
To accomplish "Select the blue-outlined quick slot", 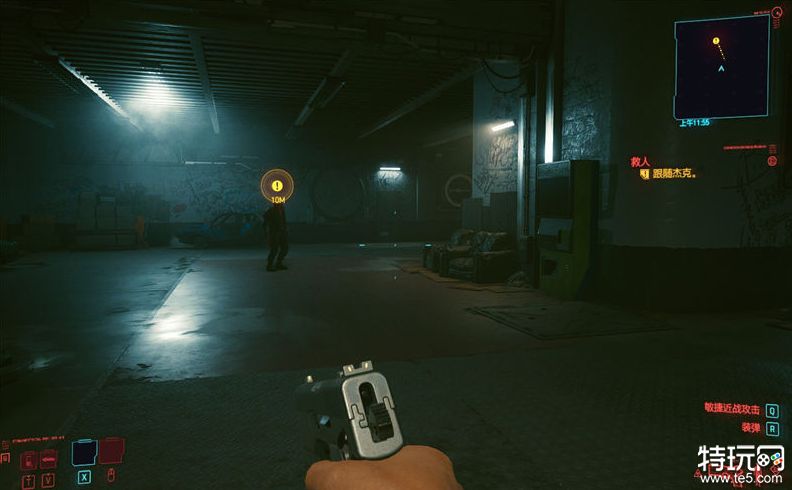I will 83,453.
